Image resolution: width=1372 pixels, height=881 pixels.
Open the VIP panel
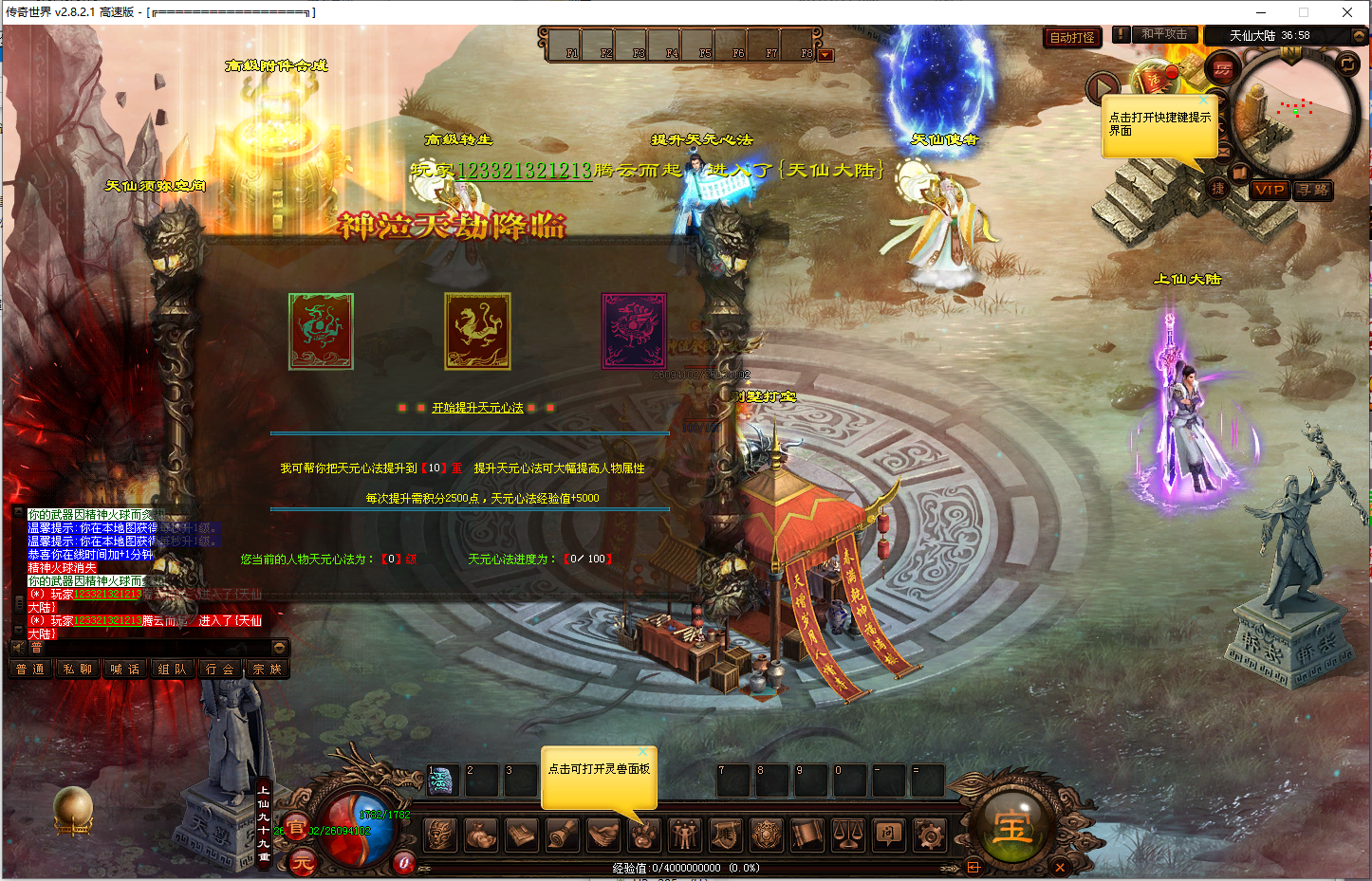coord(1270,190)
